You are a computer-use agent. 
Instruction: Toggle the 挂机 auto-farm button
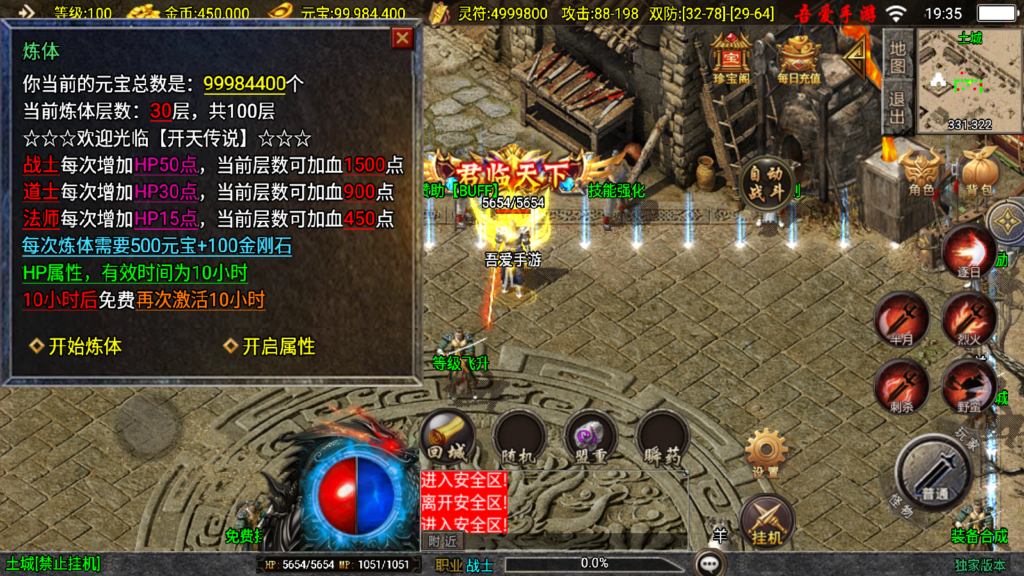click(x=767, y=520)
